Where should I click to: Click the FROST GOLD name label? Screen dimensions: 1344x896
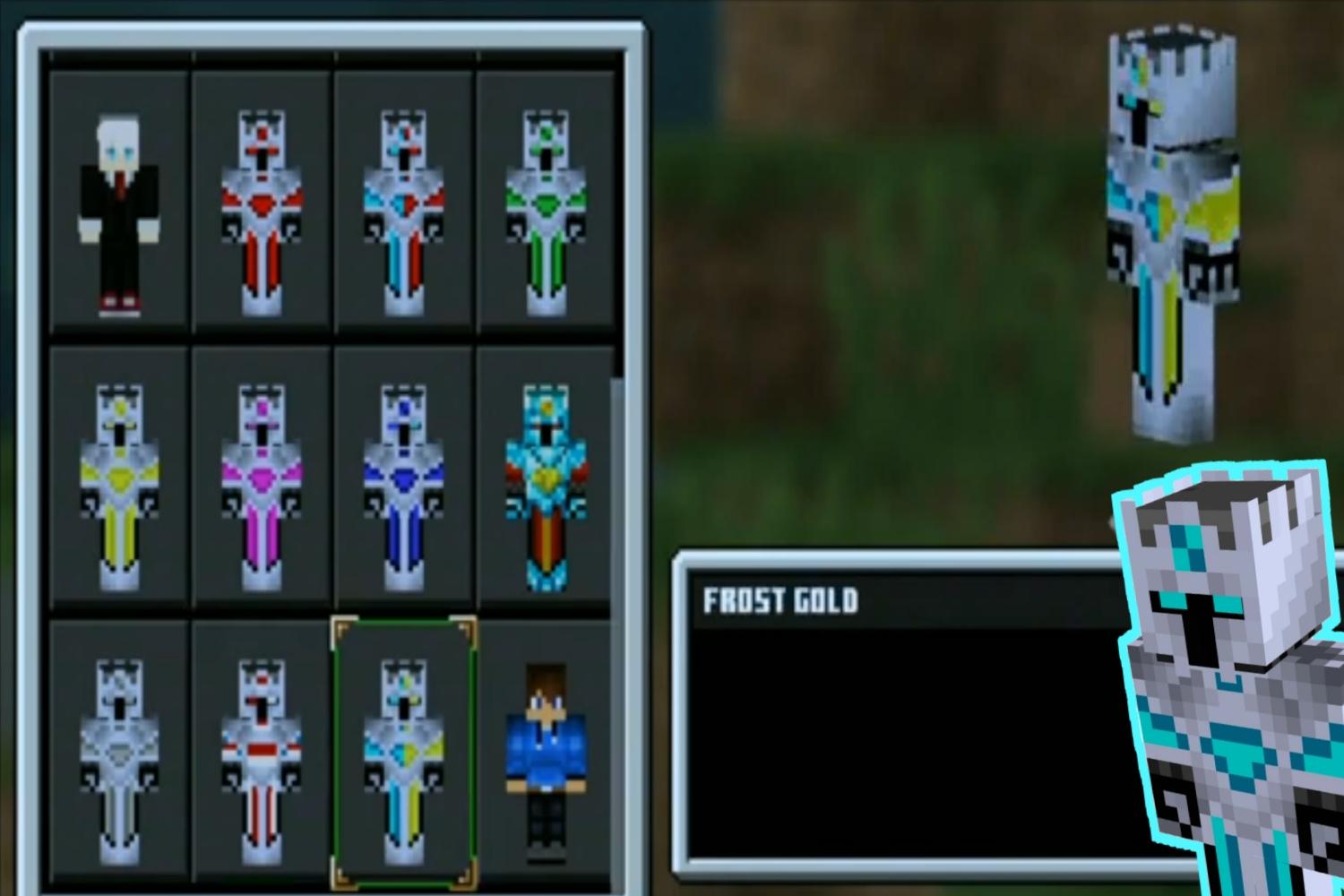[x=779, y=601]
